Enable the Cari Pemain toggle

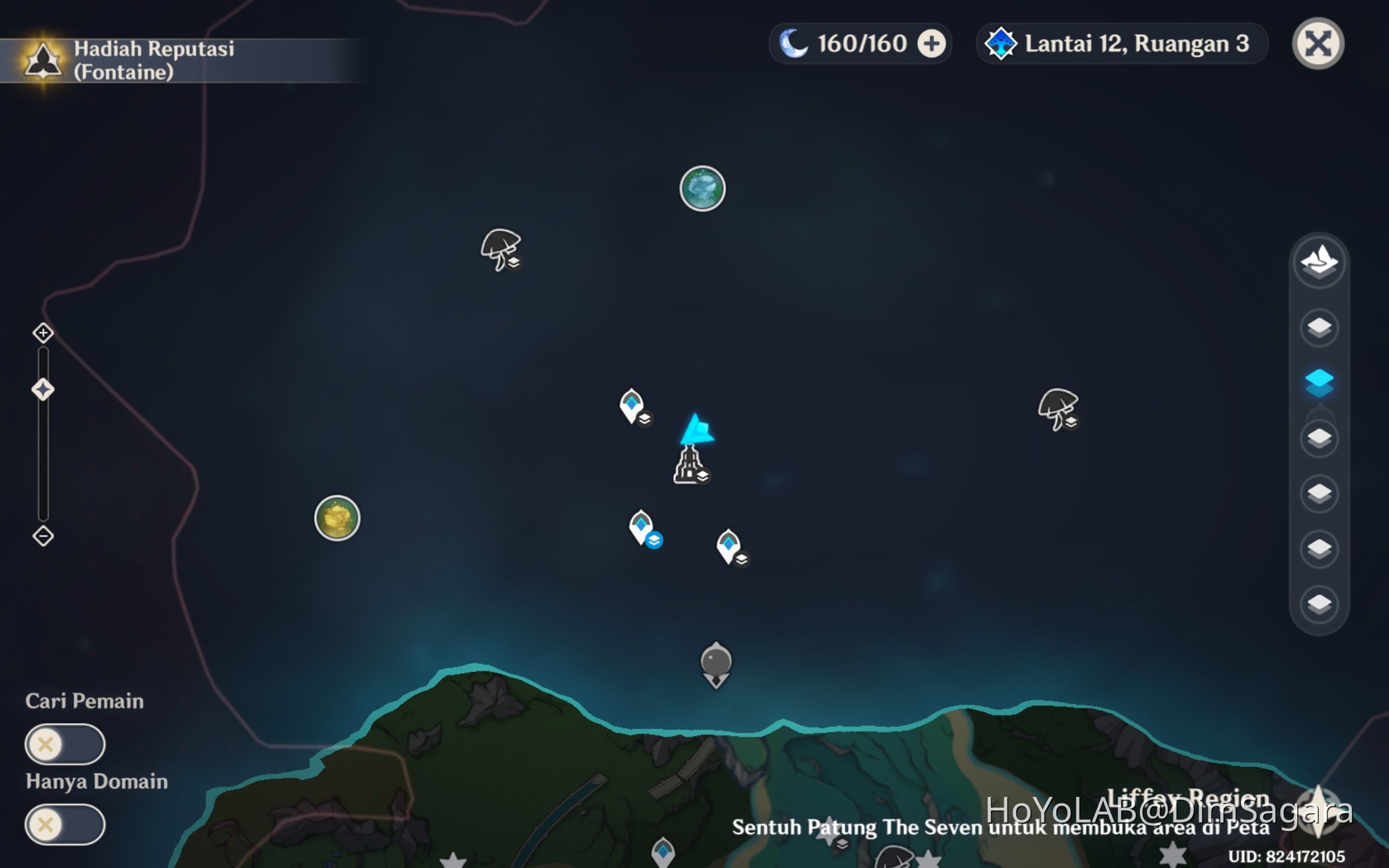[65, 744]
